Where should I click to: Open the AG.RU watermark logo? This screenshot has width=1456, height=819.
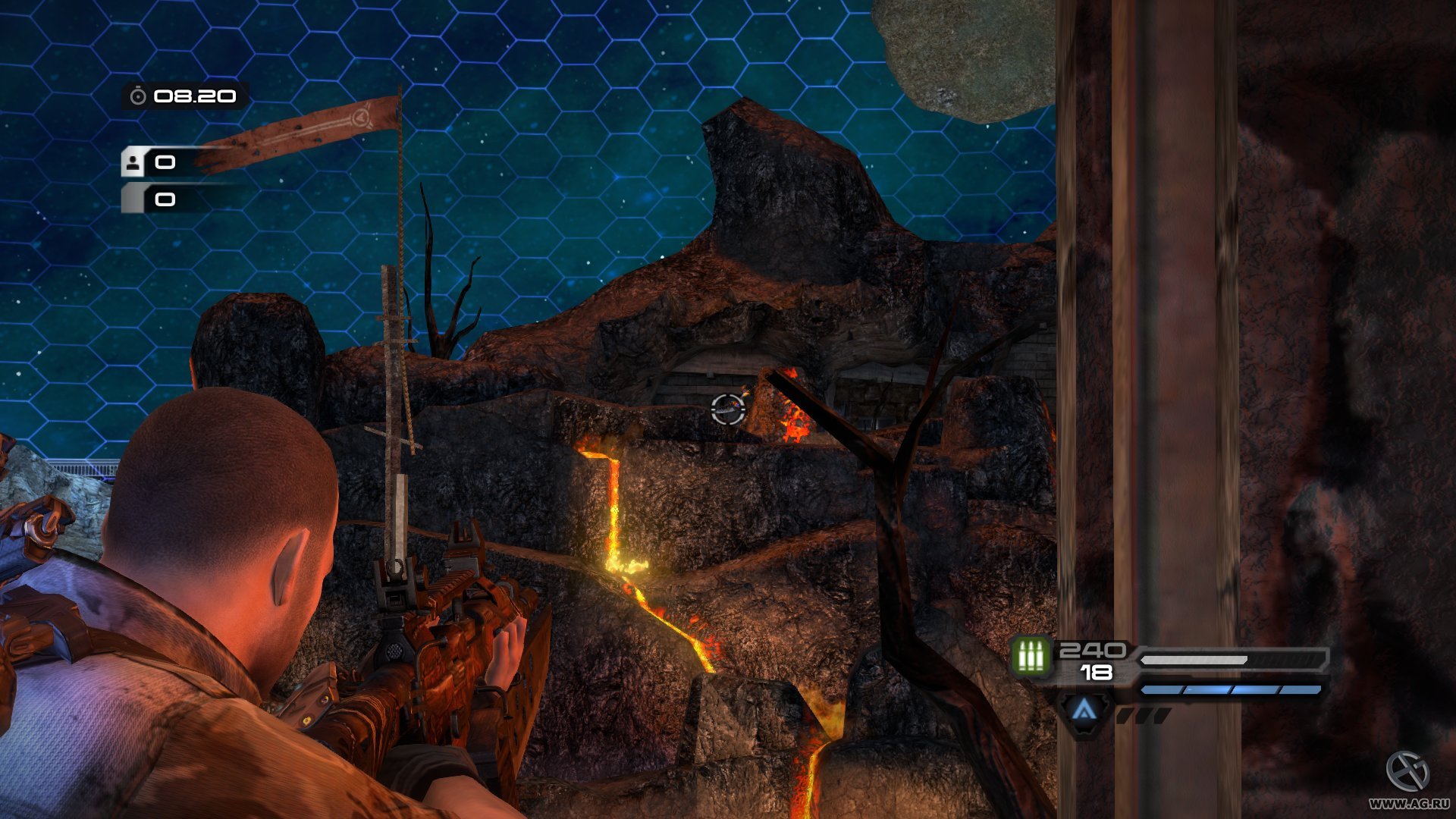1407,772
